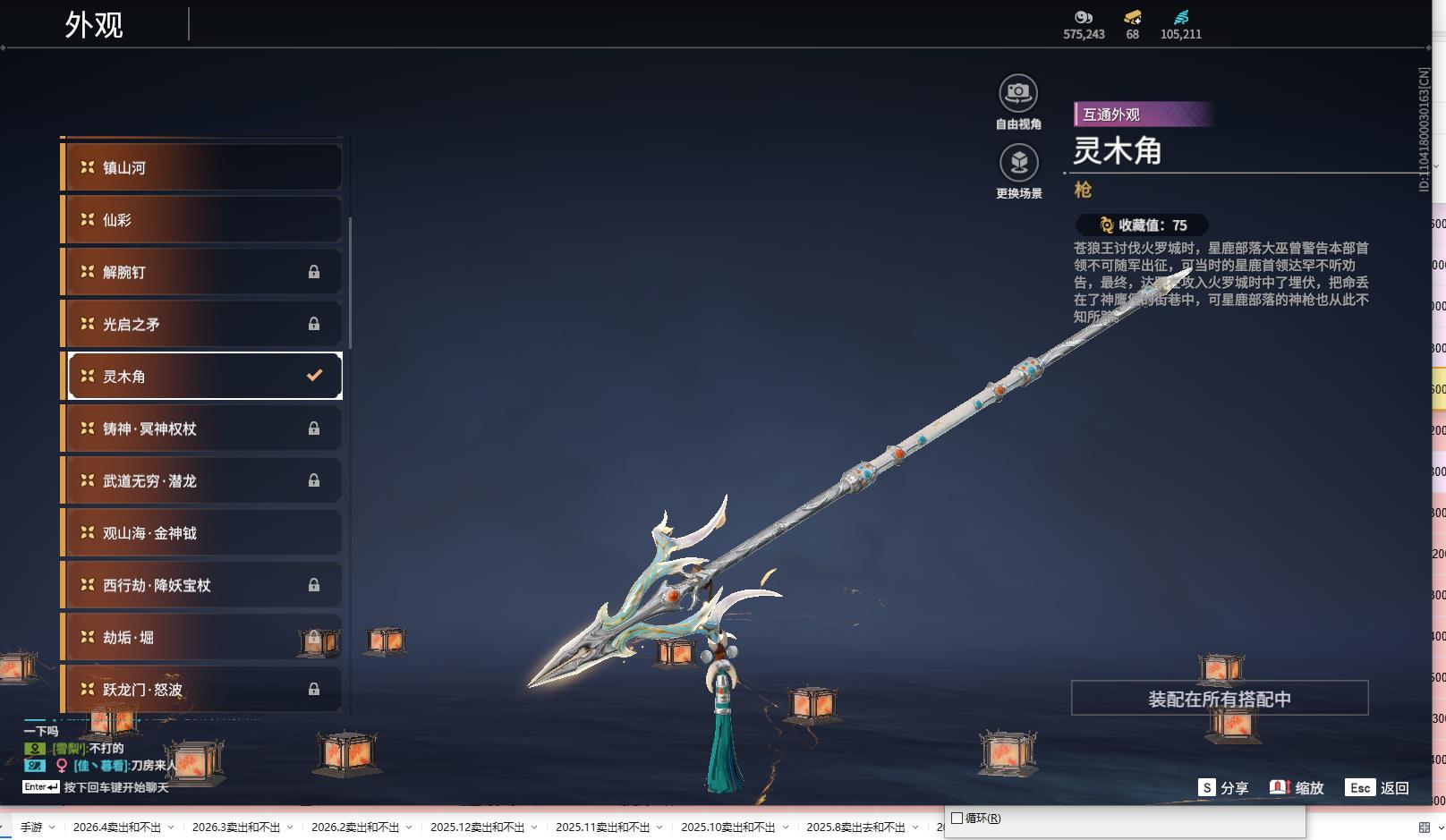Return with the 返回 button
This screenshot has width=1446, height=840.
(x=1379, y=787)
